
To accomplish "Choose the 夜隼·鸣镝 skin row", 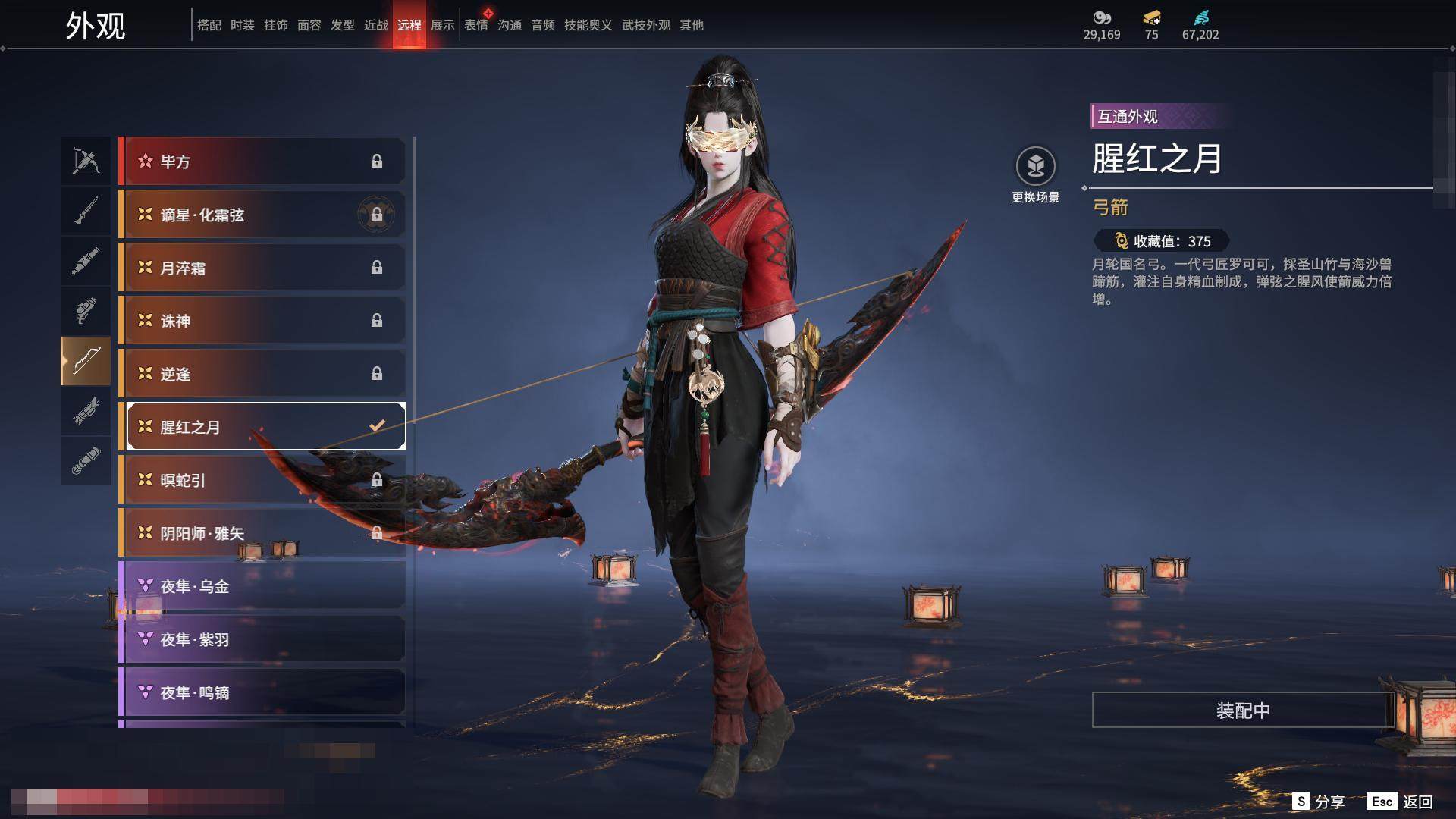I will pos(262,692).
